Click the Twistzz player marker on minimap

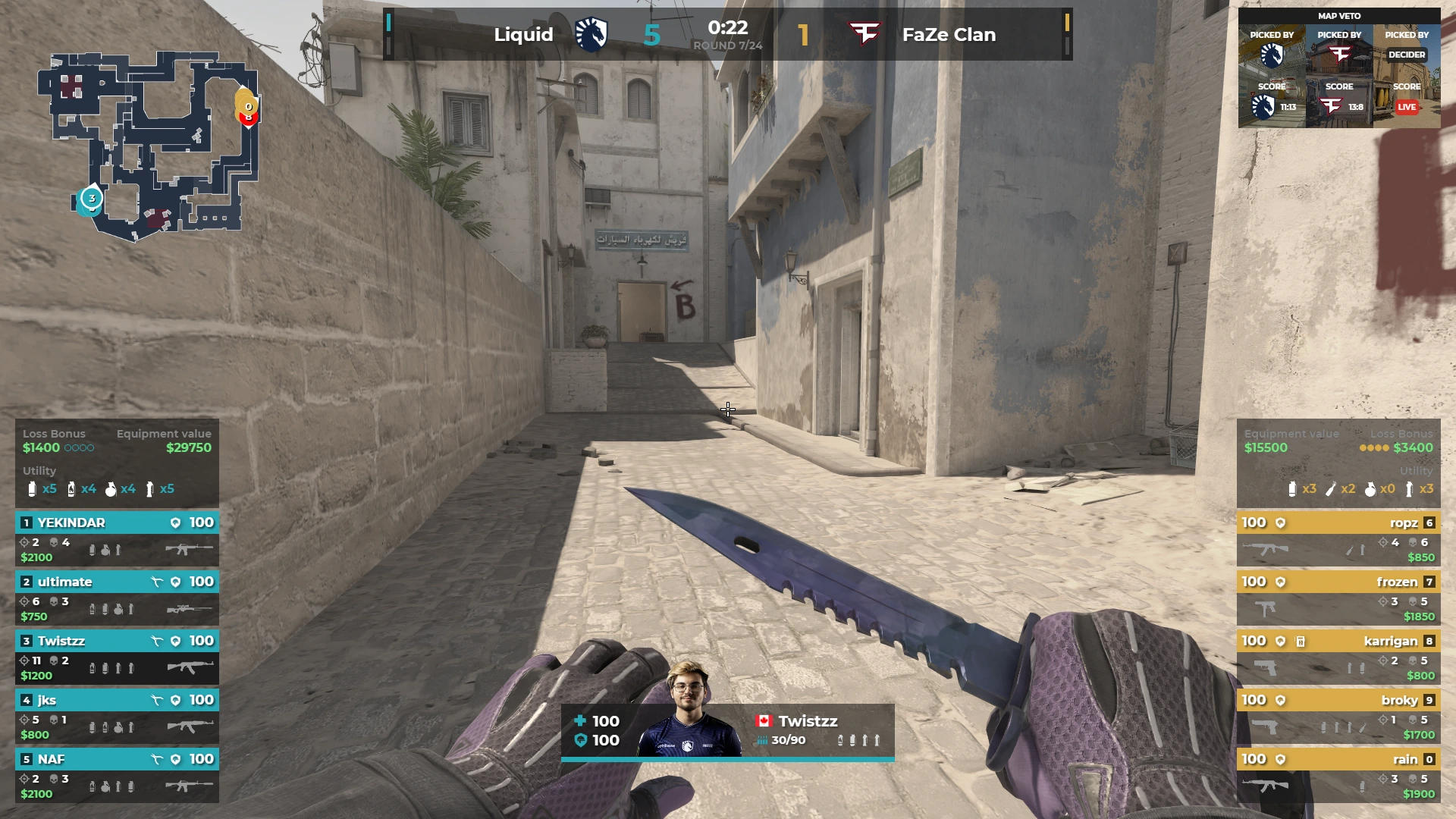click(x=92, y=199)
